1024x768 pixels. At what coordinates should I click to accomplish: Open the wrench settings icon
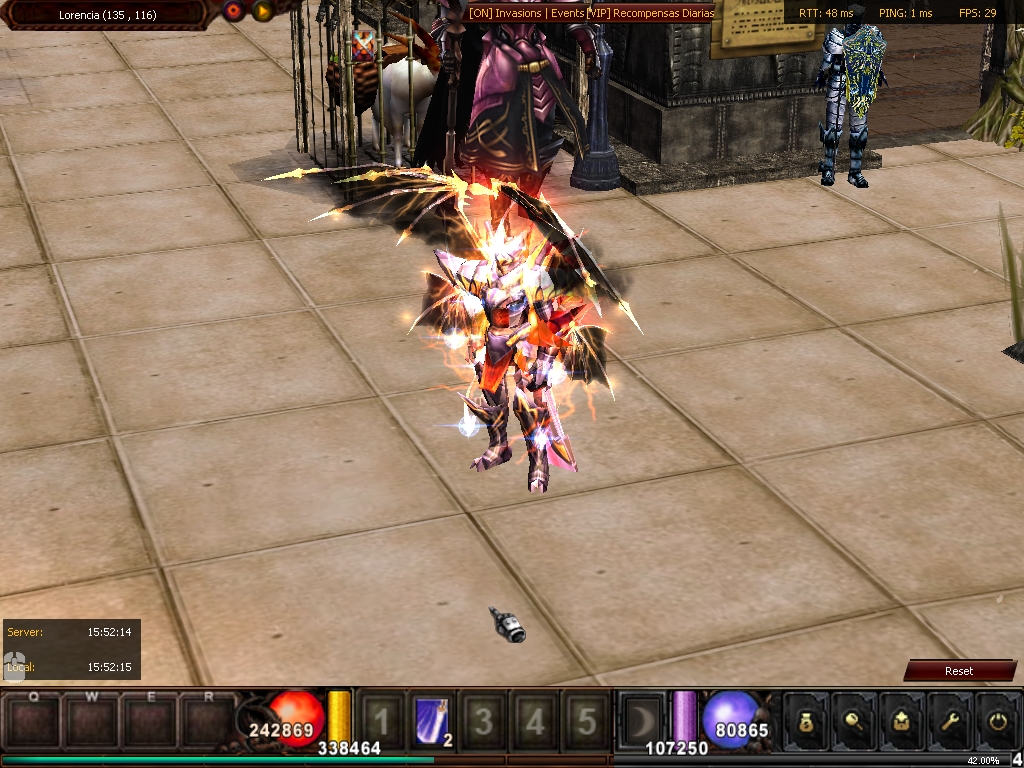(949, 720)
